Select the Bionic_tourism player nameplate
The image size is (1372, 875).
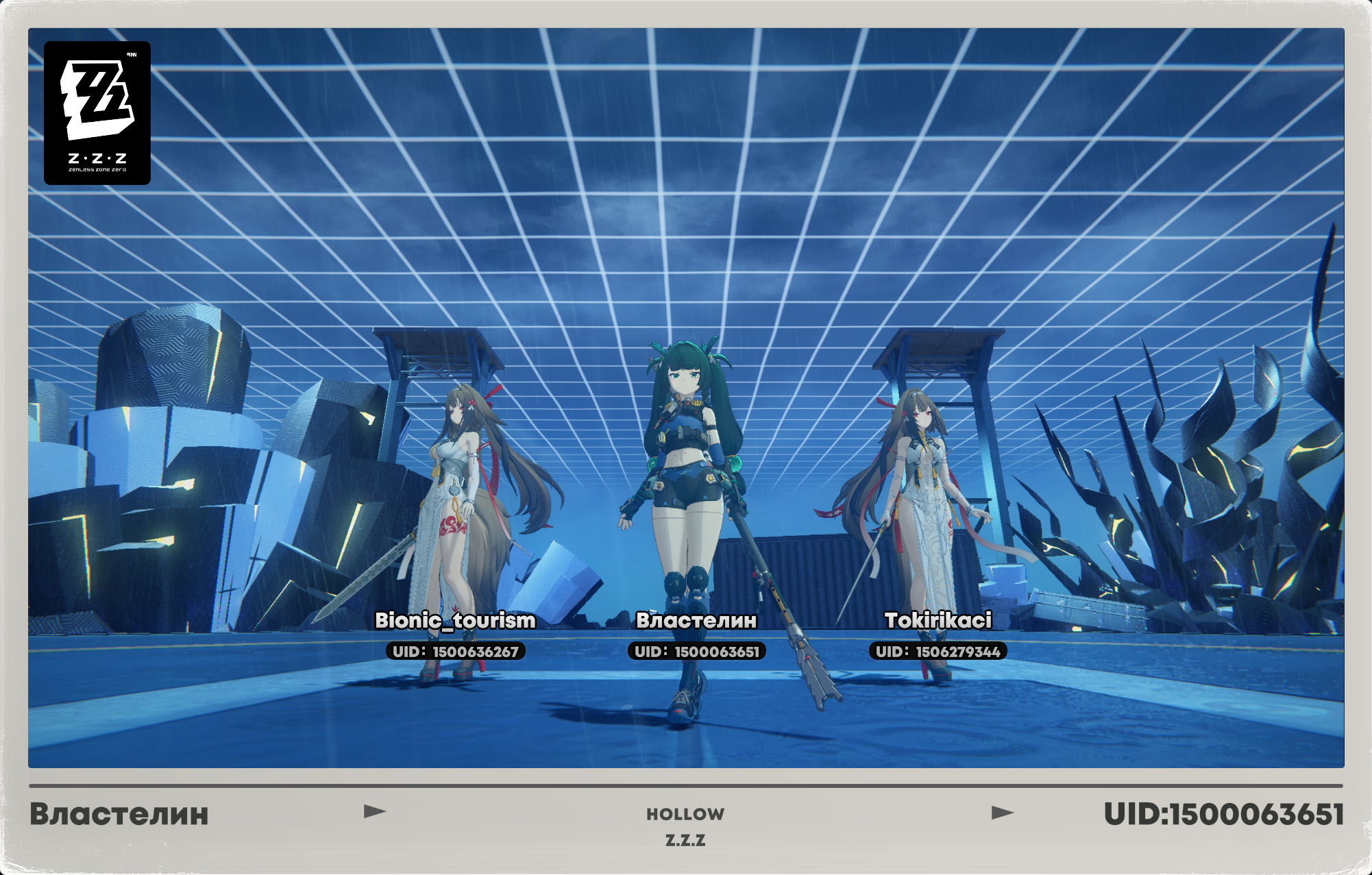coord(455,620)
